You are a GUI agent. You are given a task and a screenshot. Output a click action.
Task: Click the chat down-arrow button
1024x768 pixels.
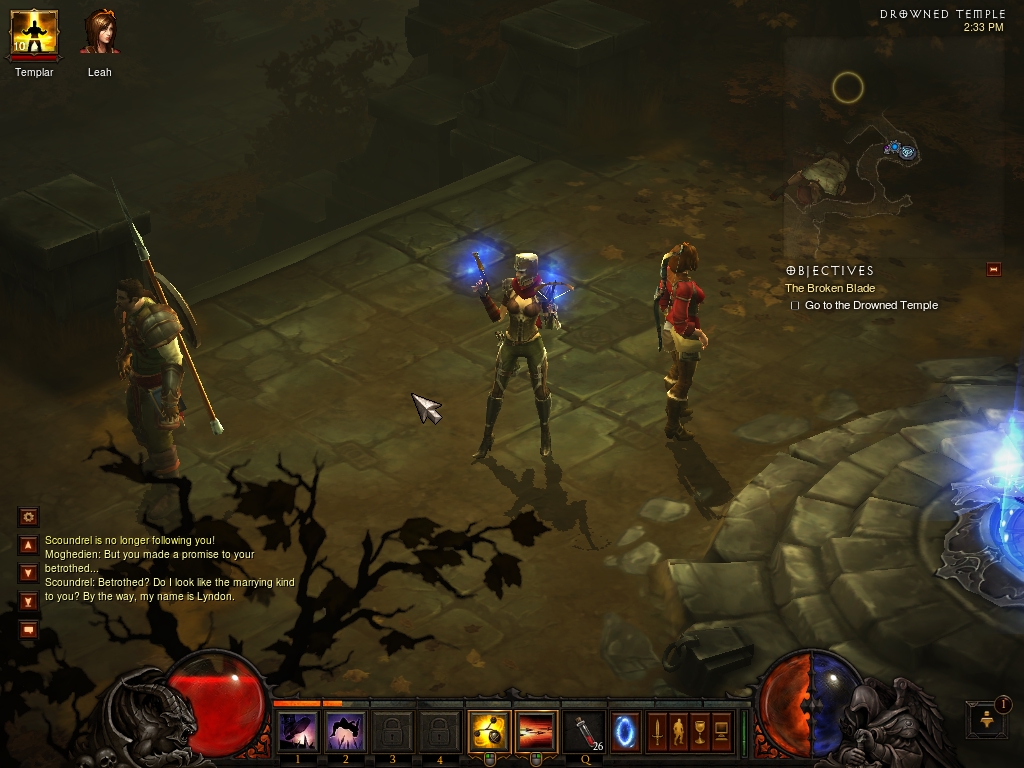(28, 573)
